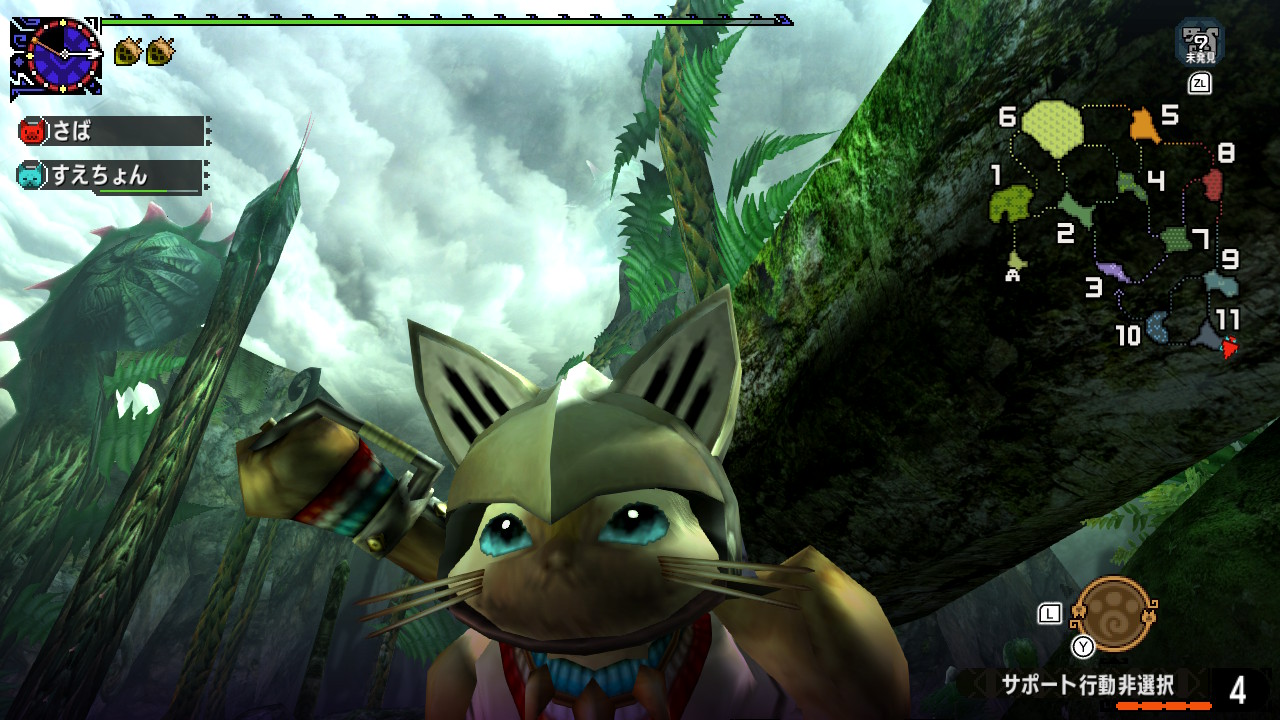Viewport: 1280px width, 720px height.
Task: Activate the paw print support action icon
Action: pyautogui.click(x=1112, y=613)
